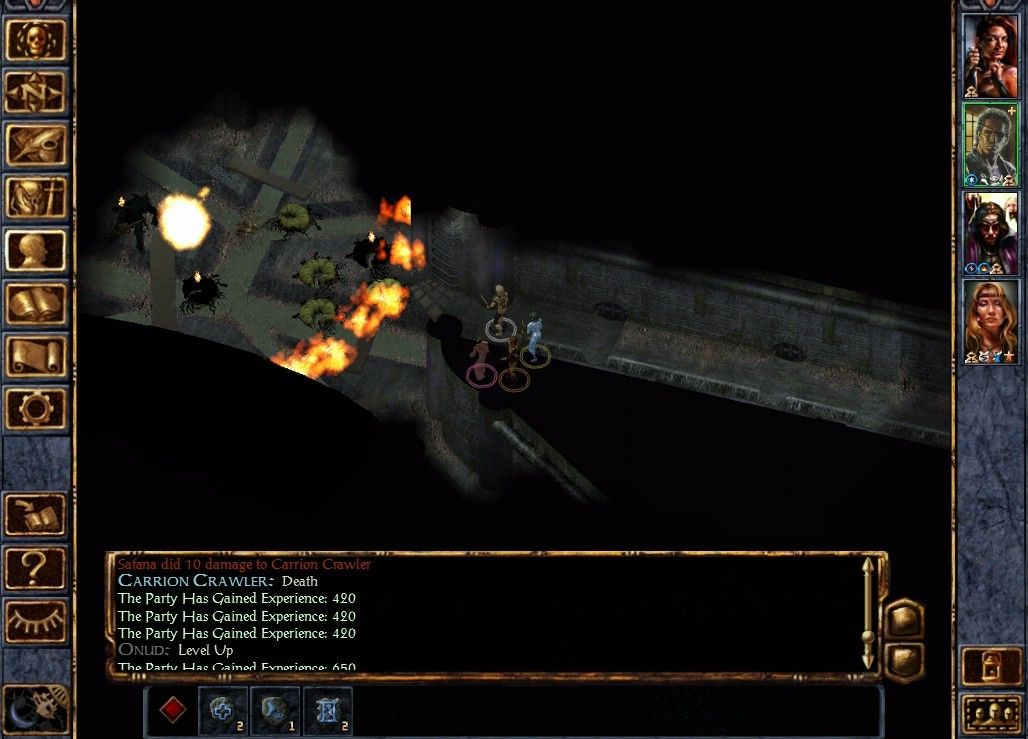Click the quick save book button
The height and width of the screenshot is (739, 1028).
37,514
